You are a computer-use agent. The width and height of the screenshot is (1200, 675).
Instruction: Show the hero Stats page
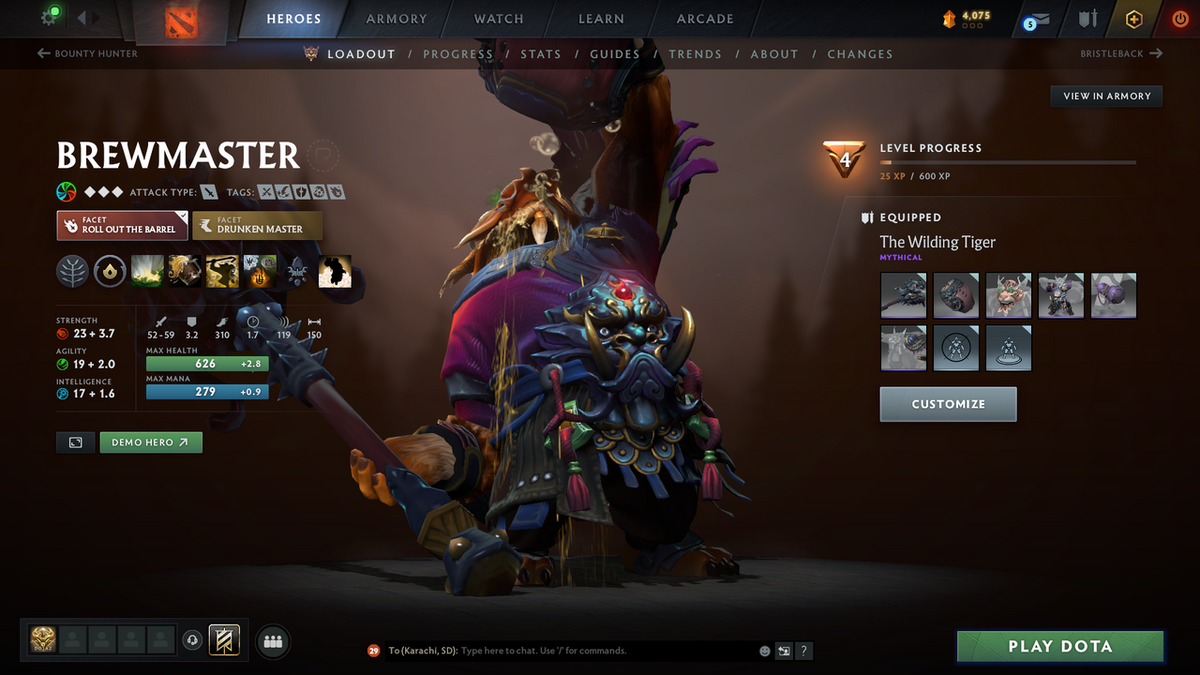click(x=540, y=54)
